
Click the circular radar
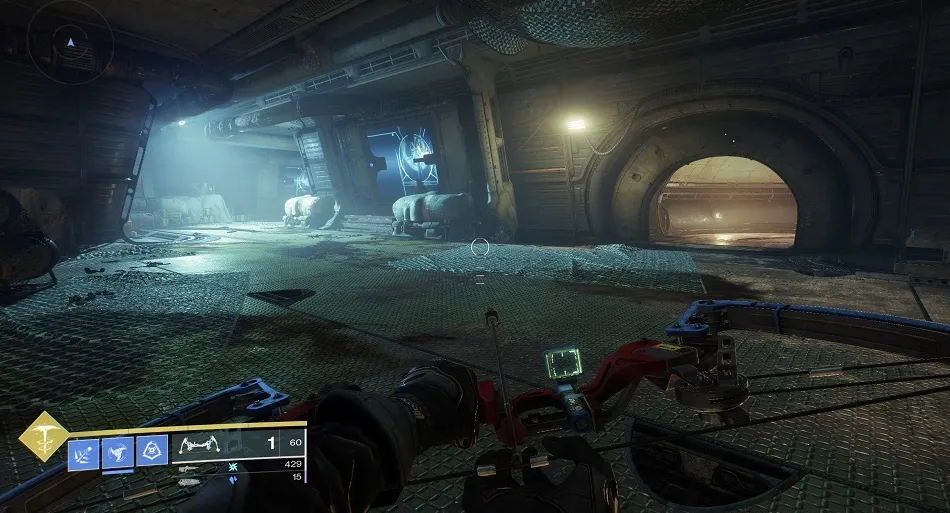click(x=70, y=44)
